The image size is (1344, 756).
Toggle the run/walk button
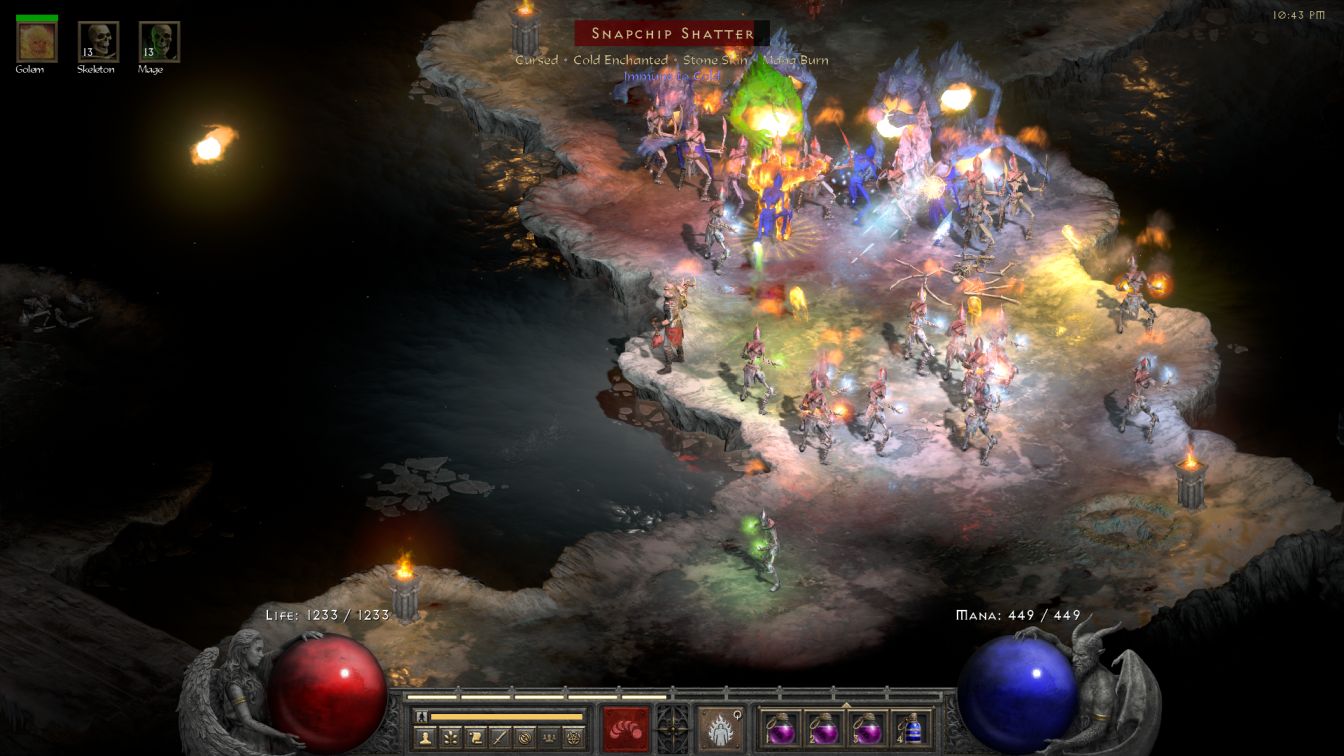coord(422,716)
